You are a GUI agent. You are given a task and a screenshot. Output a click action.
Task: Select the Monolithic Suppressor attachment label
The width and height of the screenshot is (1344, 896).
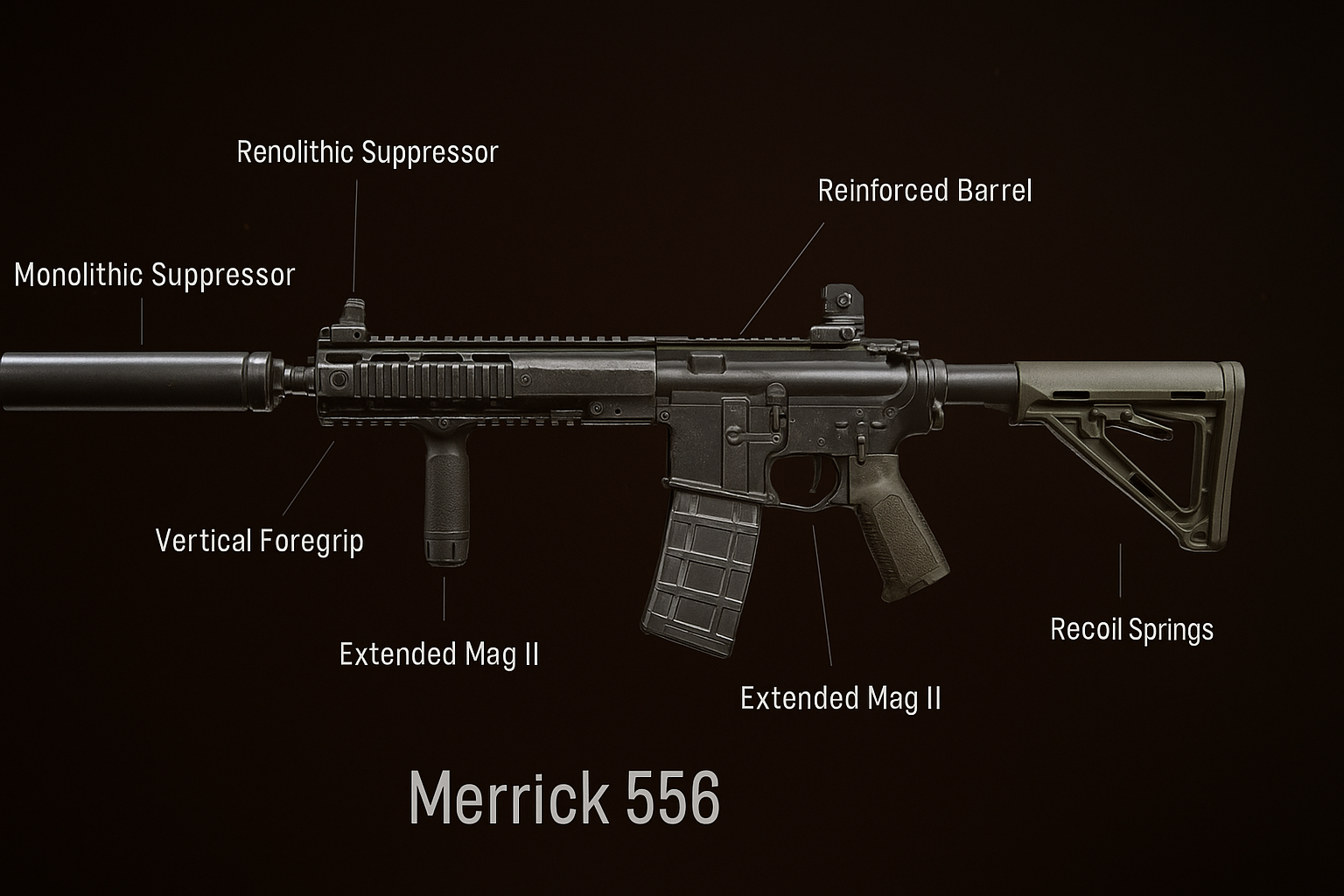click(155, 275)
